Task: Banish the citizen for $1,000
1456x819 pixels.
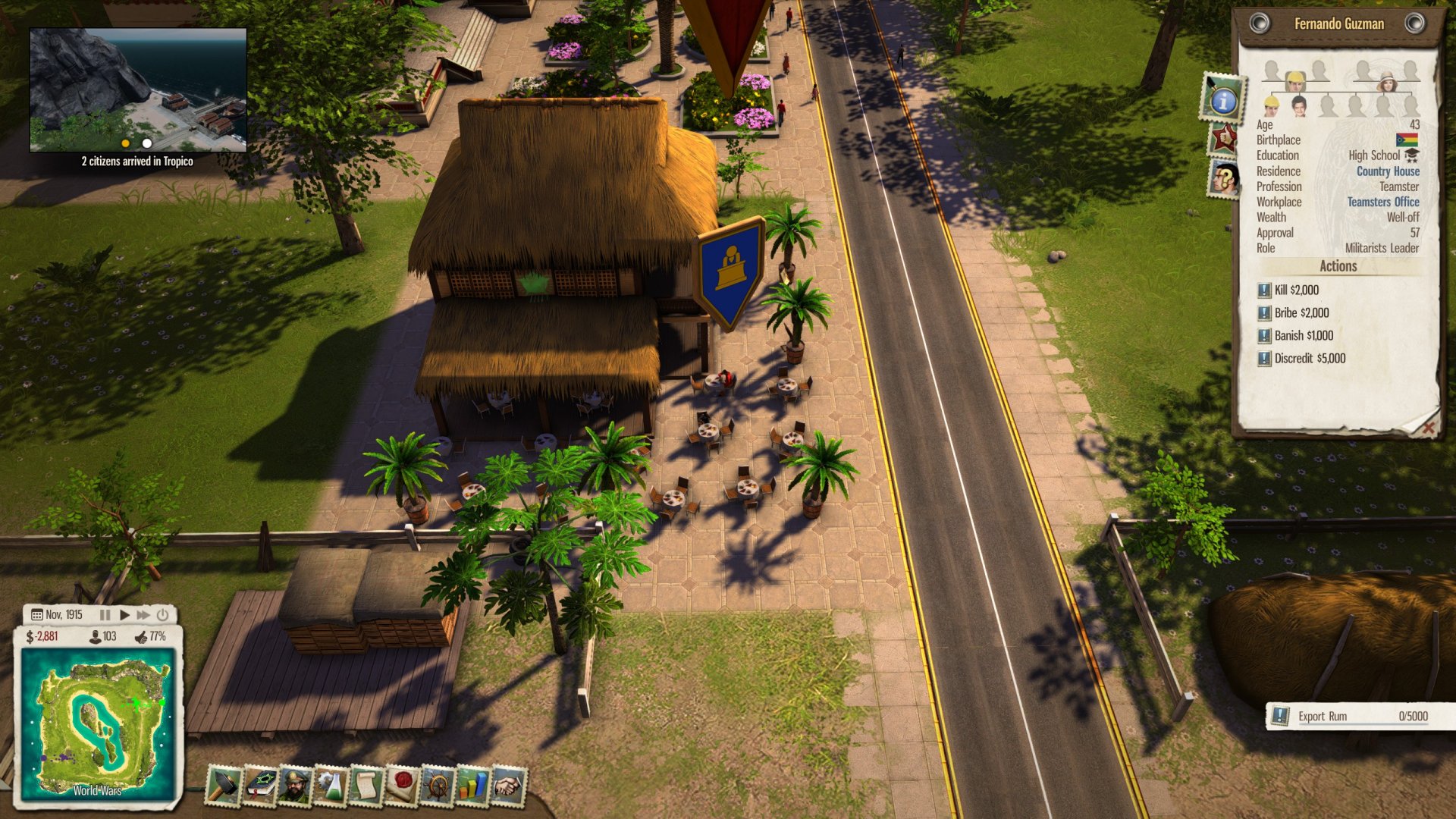Action: (1304, 335)
